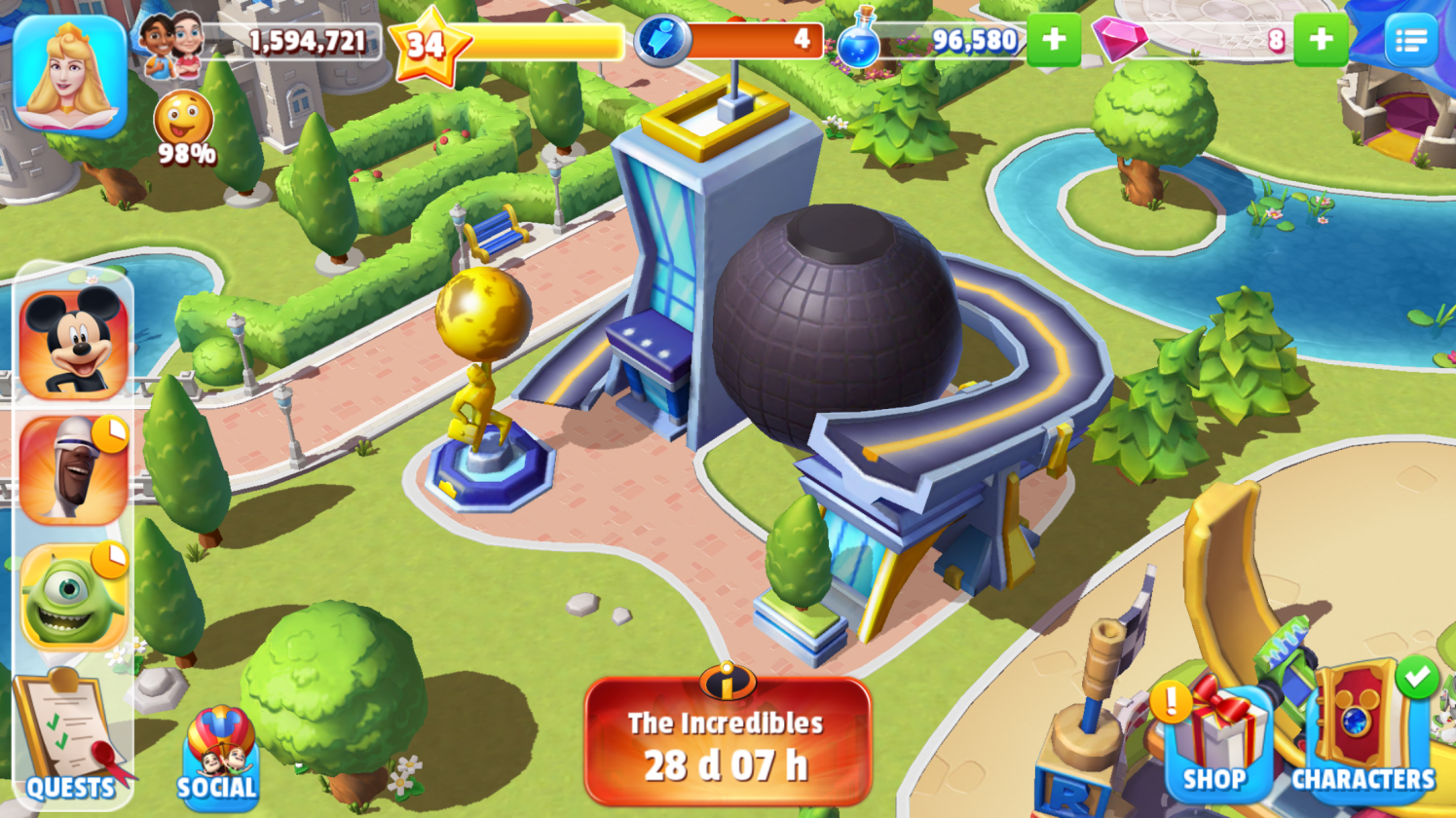The width and height of the screenshot is (1456, 818).
Task: Open the Shop gift box
Action: (1215, 740)
